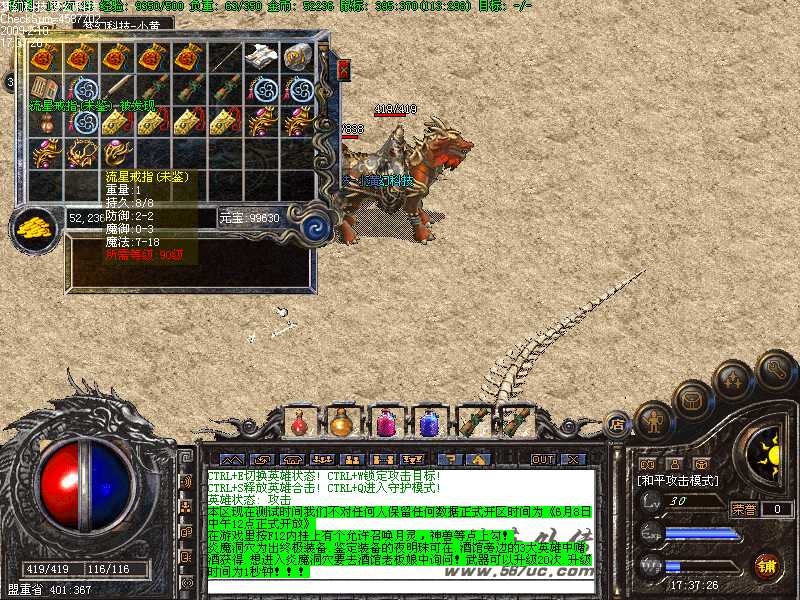The image size is (800, 600).
Task: Close the inventory bag window
Action: pos(344,70)
